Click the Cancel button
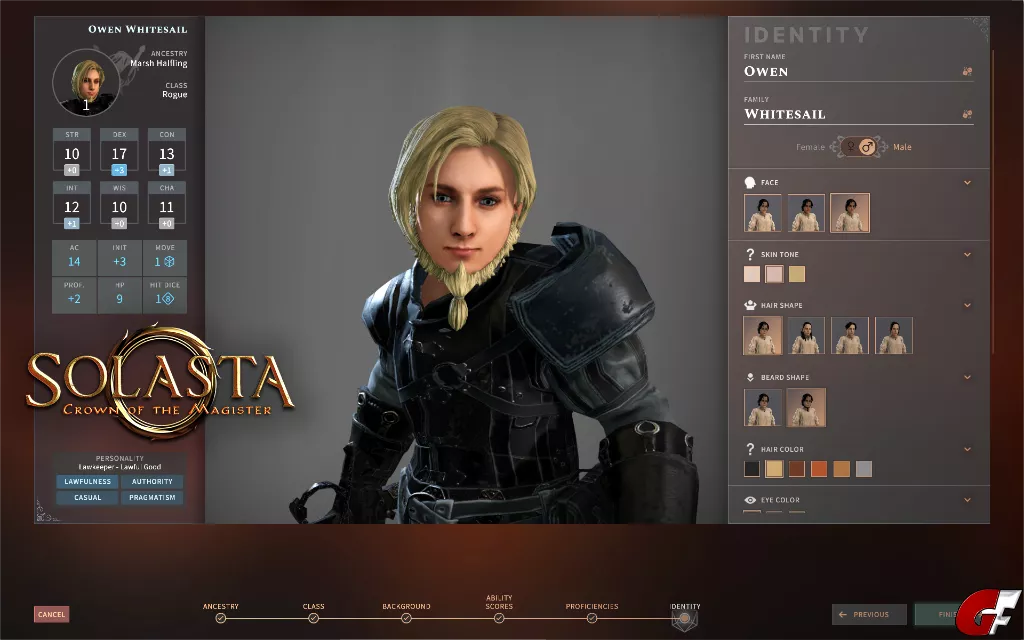Image resolution: width=1024 pixels, height=640 pixels. pyautogui.click(x=51, y=614)
